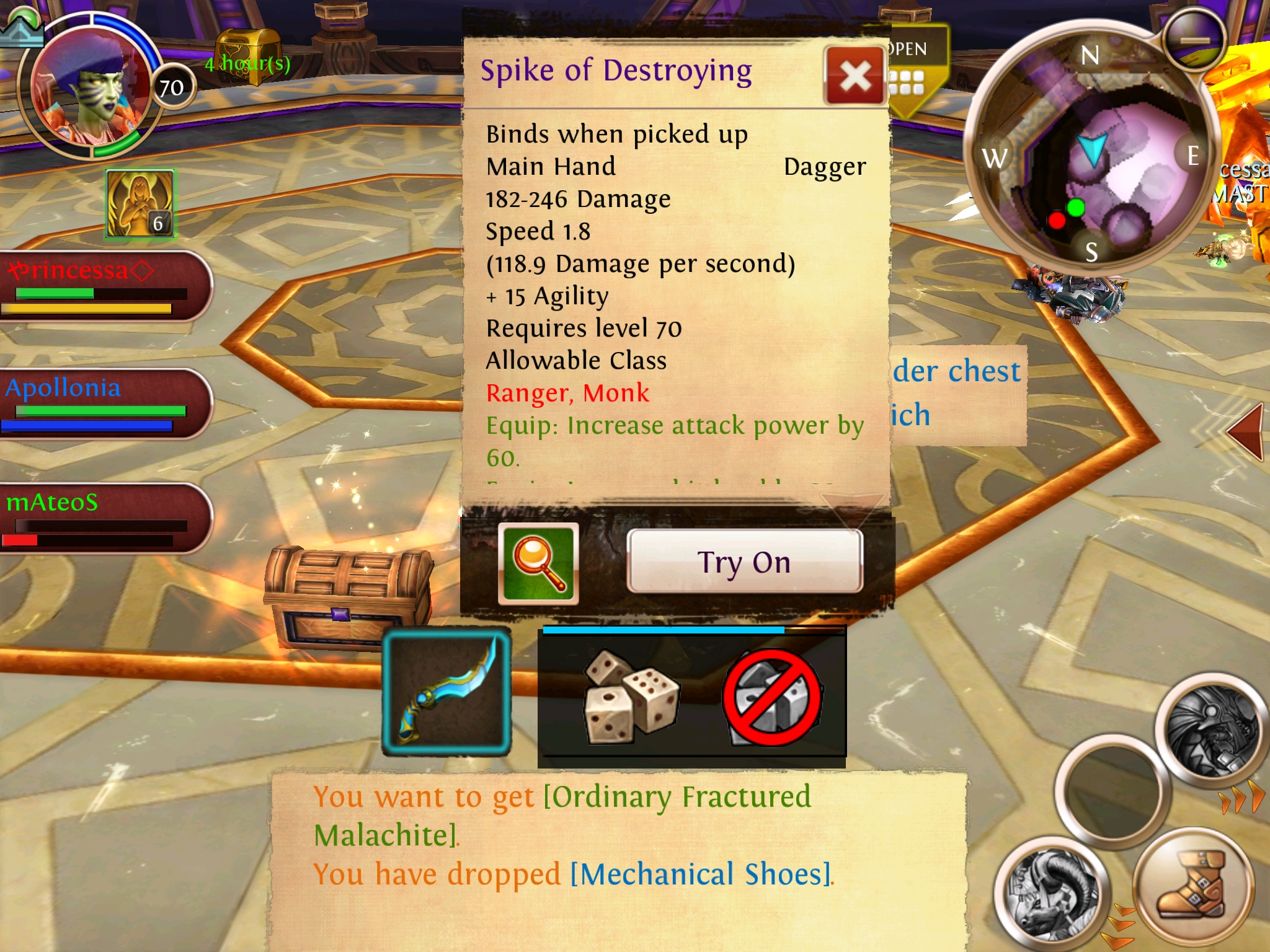
Task: Roll the dice for the loot
Action: point(631,695)
